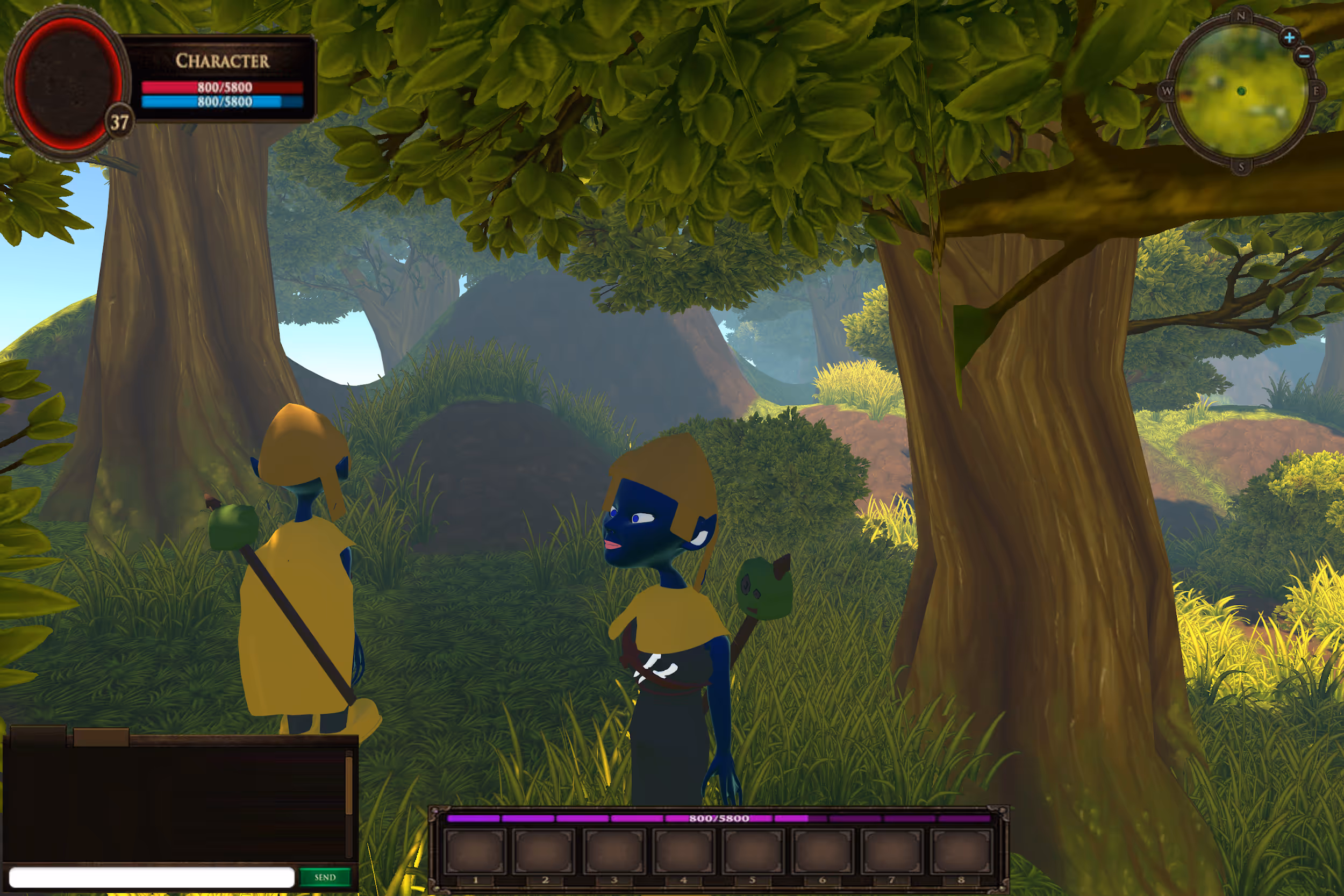The width and height of the screenshot is (1344, 896).
Task: Click the Send button in chat
Action: [325, 877]
